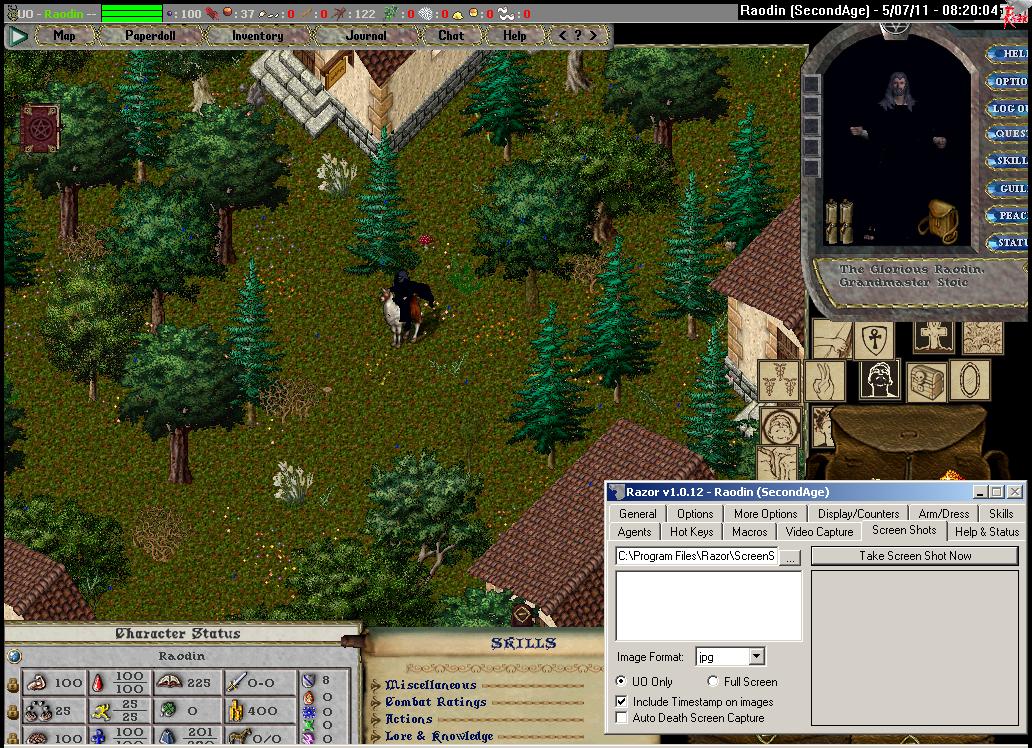This screenshot has width=1032, height=748.
Task: Activate the ankh shield spell icon
Action: pyautogui.click(x=872, y=340)
